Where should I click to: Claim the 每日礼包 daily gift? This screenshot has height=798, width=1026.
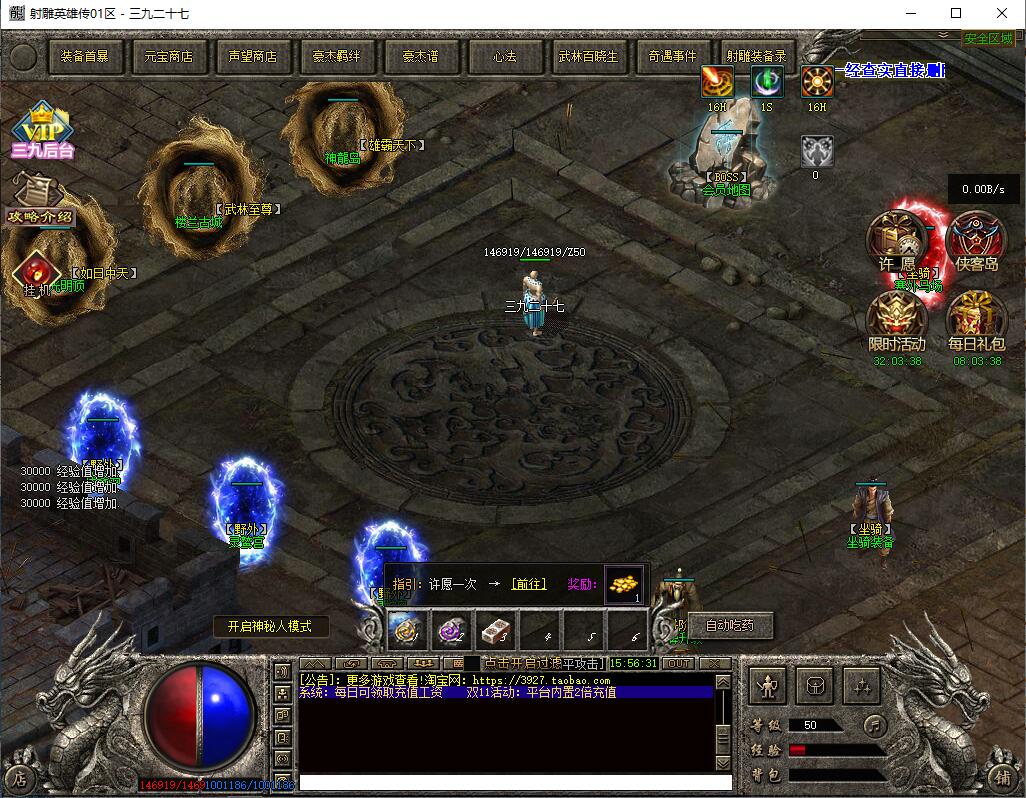coord(976,322)
